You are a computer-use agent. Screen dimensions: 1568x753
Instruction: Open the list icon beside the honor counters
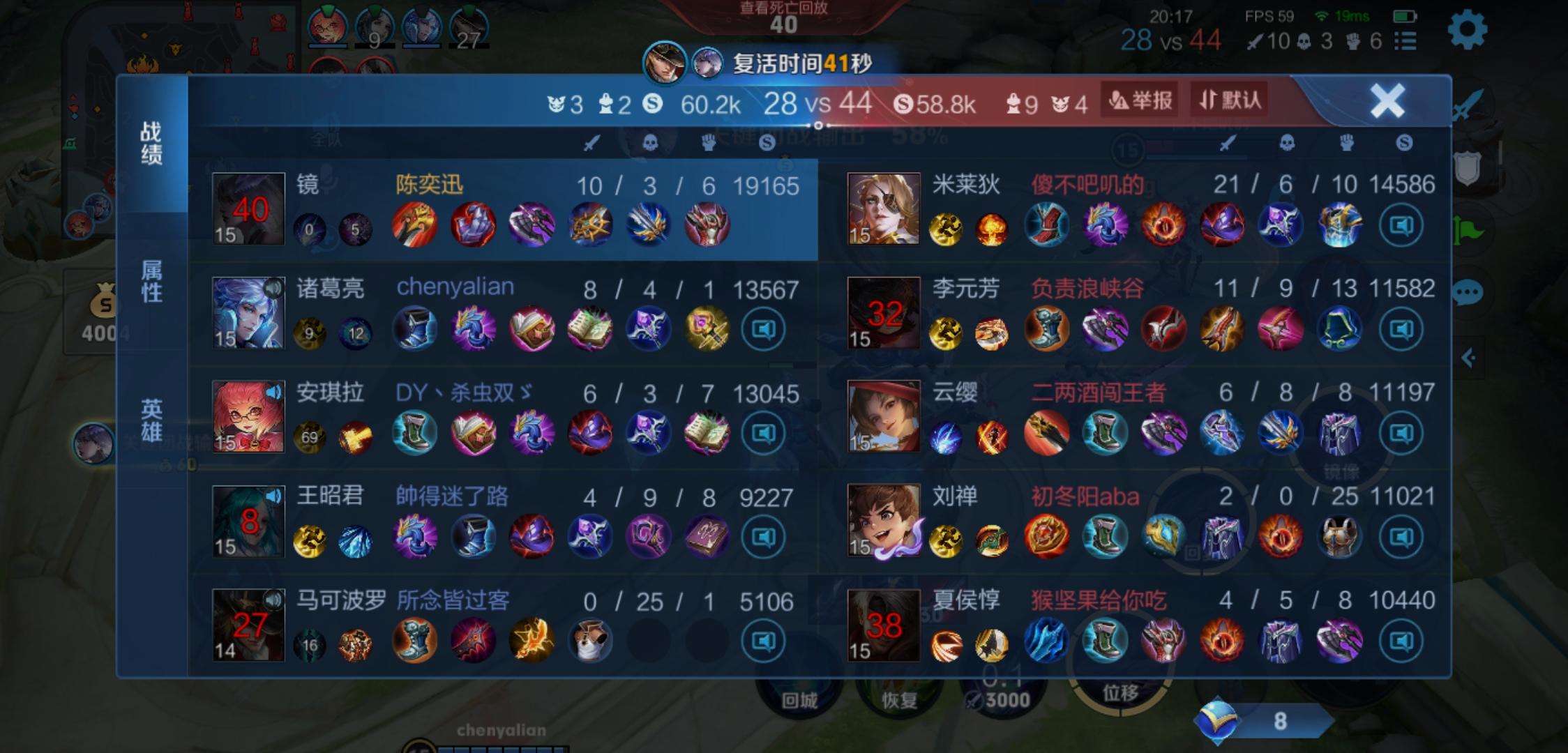(x=1406, y=42)
